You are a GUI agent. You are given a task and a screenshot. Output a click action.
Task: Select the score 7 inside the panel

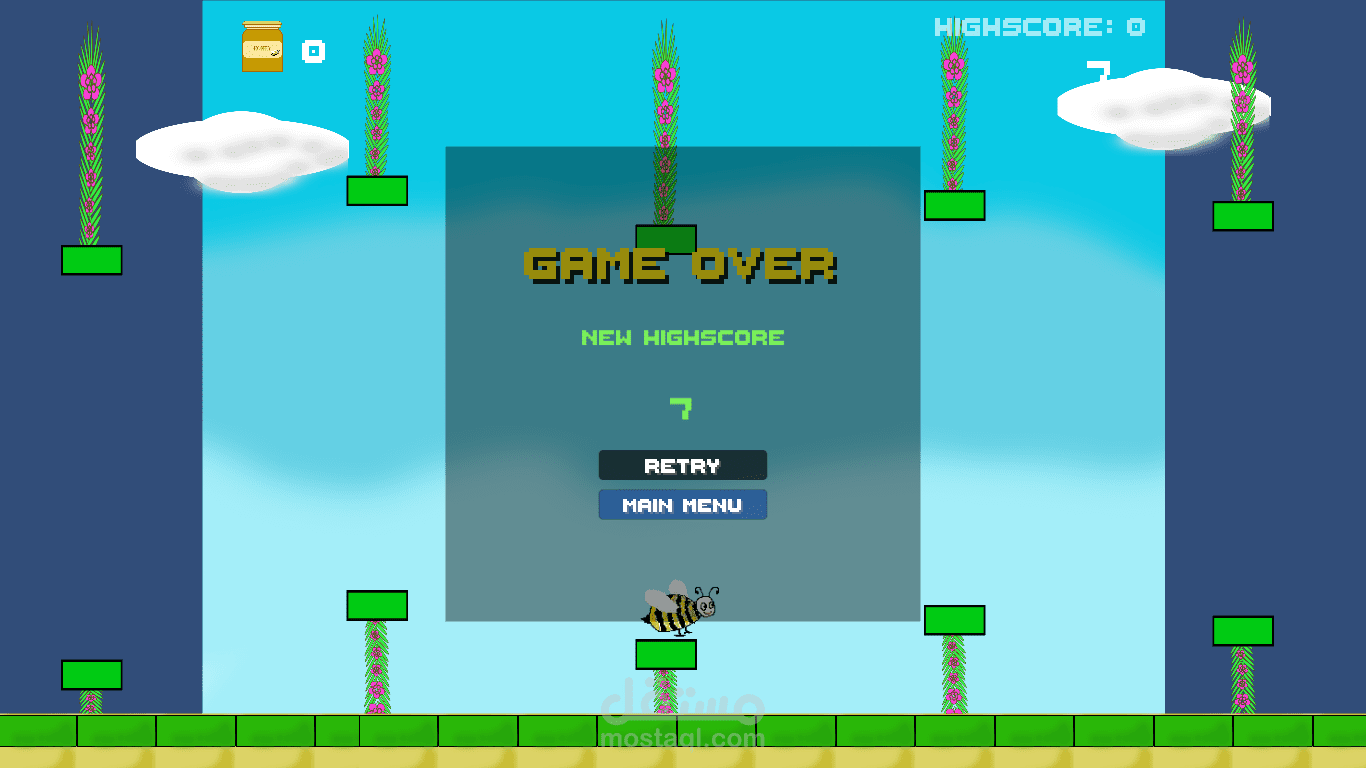tap(683, 408)
